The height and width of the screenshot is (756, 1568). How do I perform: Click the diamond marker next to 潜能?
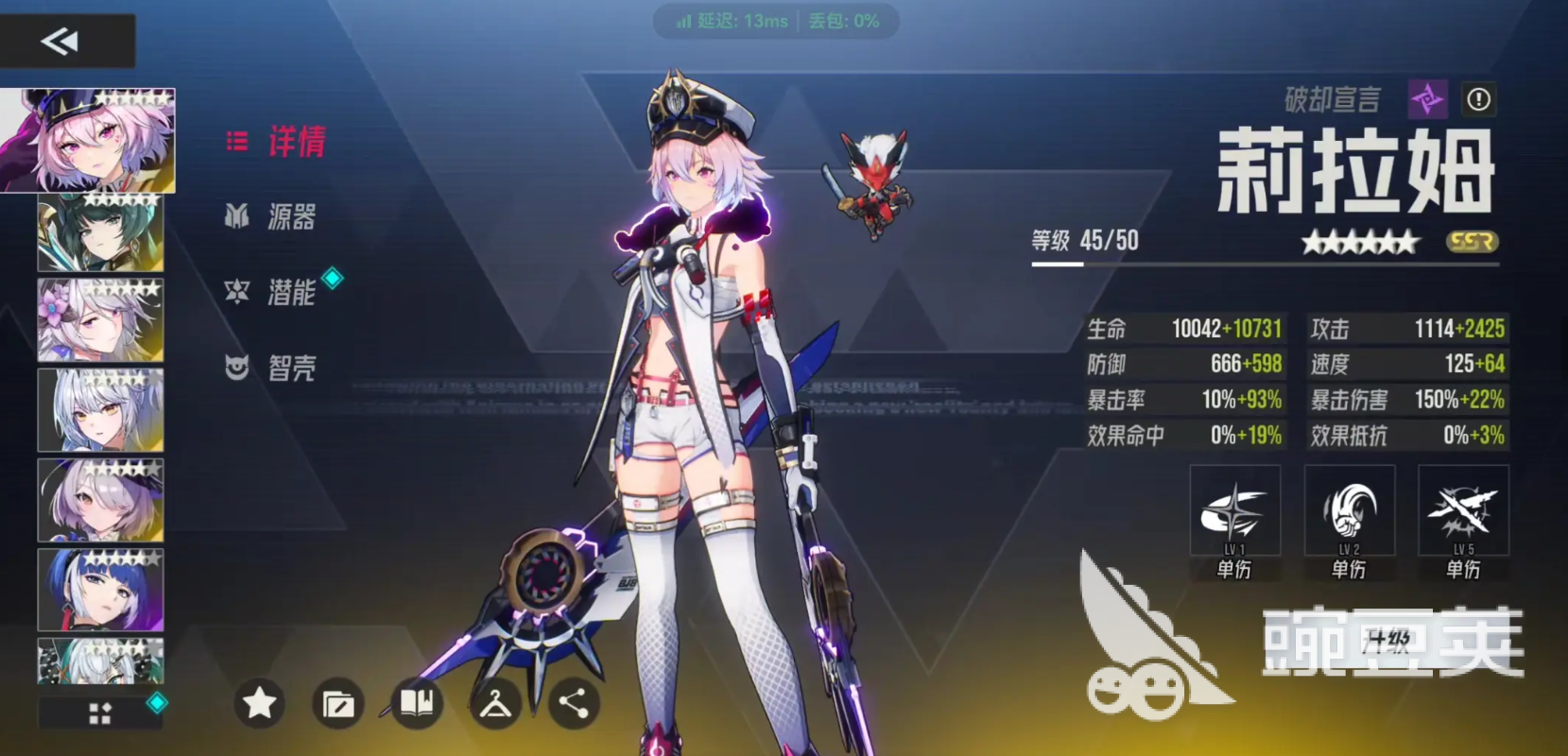[x=331, y=277]
